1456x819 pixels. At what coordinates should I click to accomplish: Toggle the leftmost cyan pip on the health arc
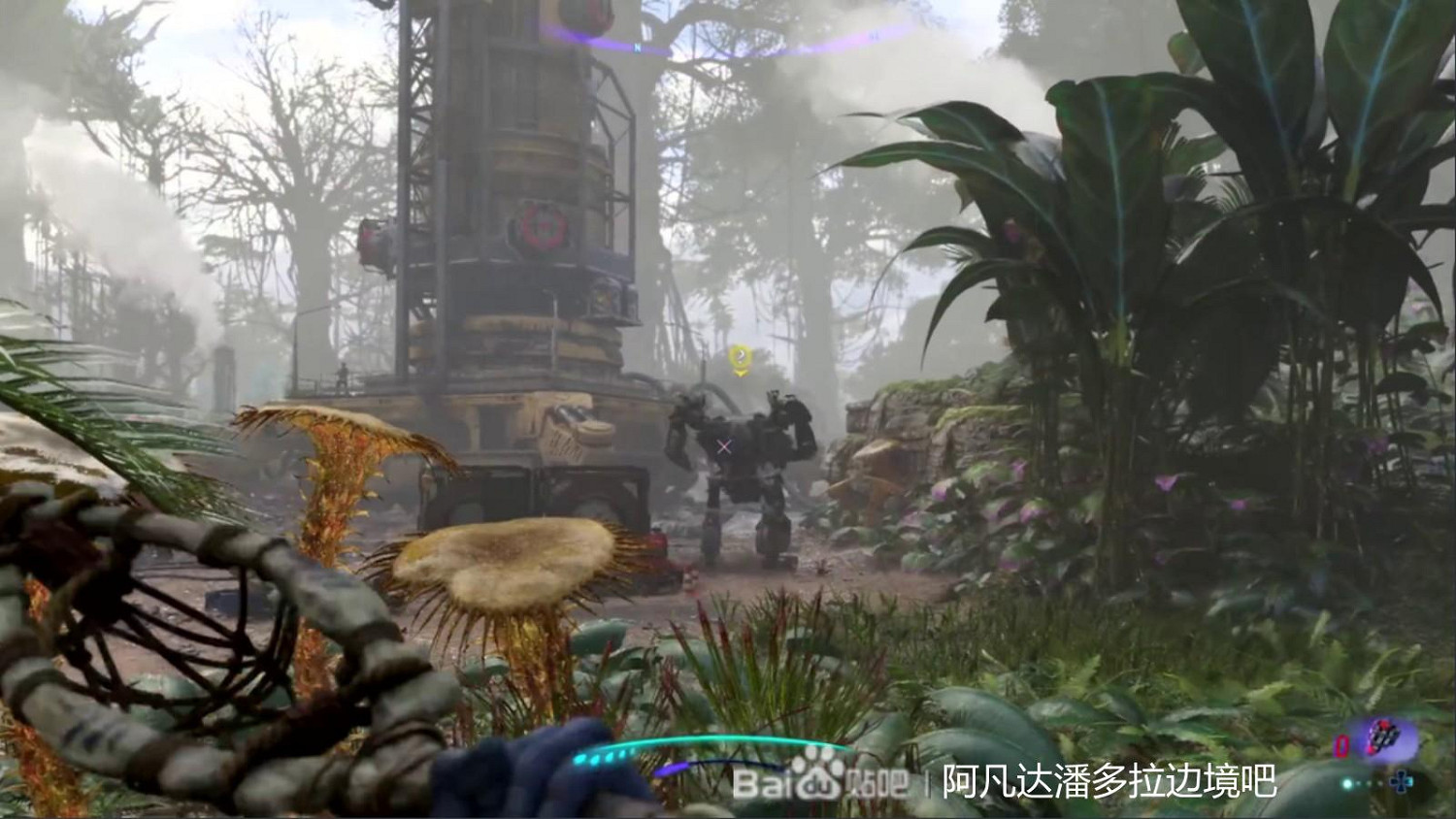point(579,760)
